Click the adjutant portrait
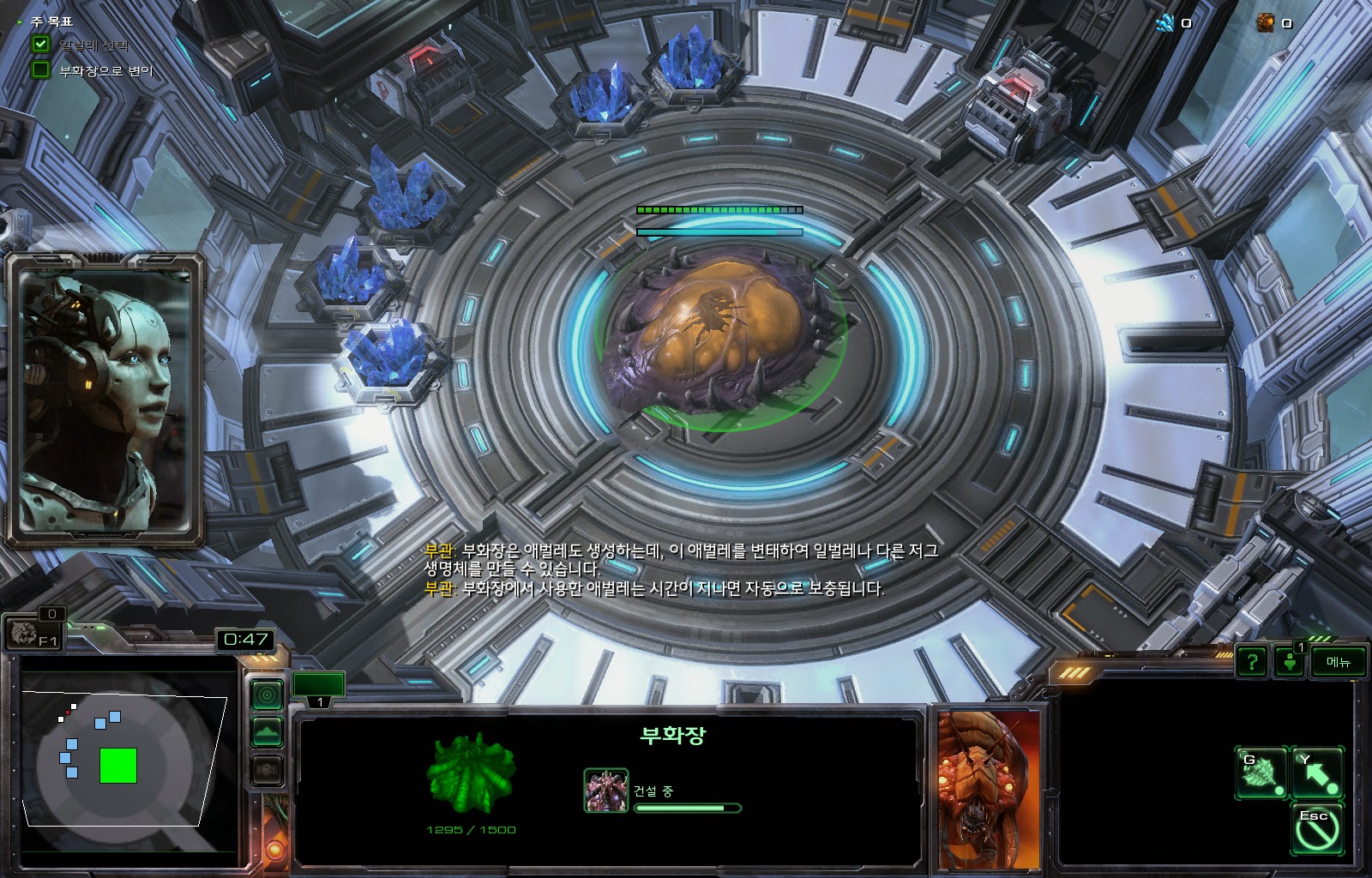Image resolution: width=1372 pixels, height=878 pixels. 105,399
